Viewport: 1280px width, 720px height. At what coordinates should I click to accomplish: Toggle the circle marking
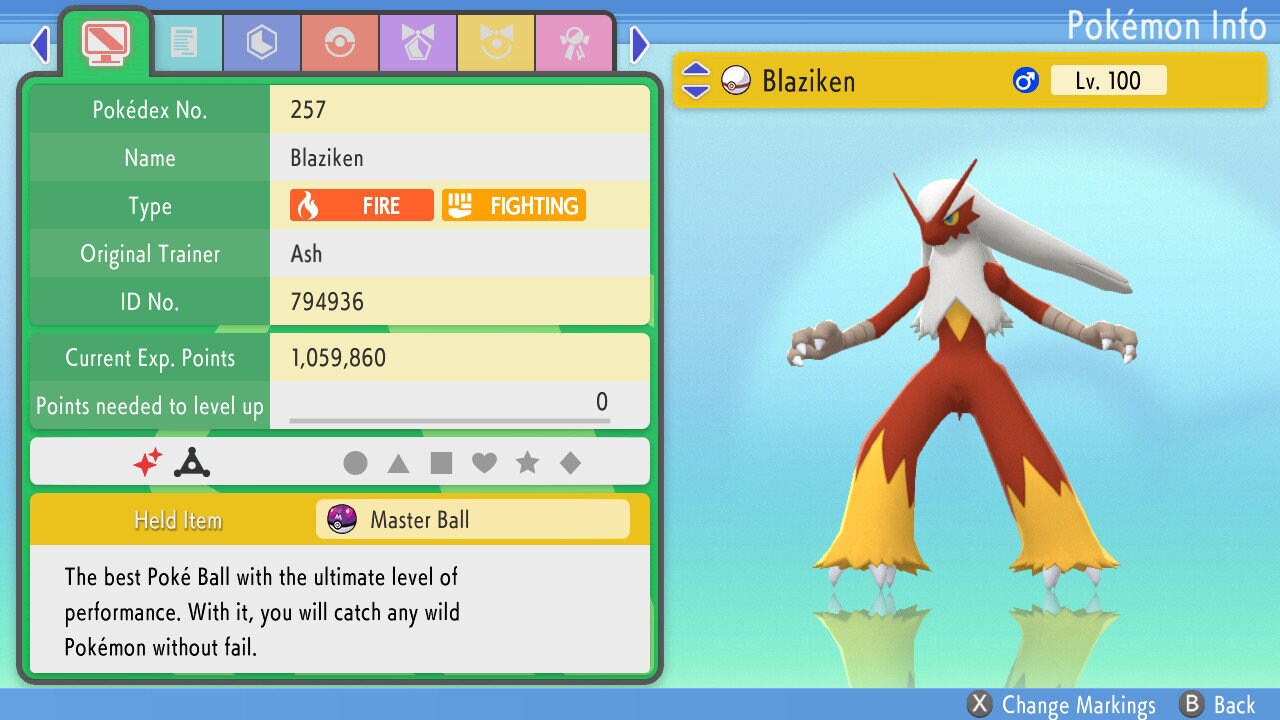357,462
